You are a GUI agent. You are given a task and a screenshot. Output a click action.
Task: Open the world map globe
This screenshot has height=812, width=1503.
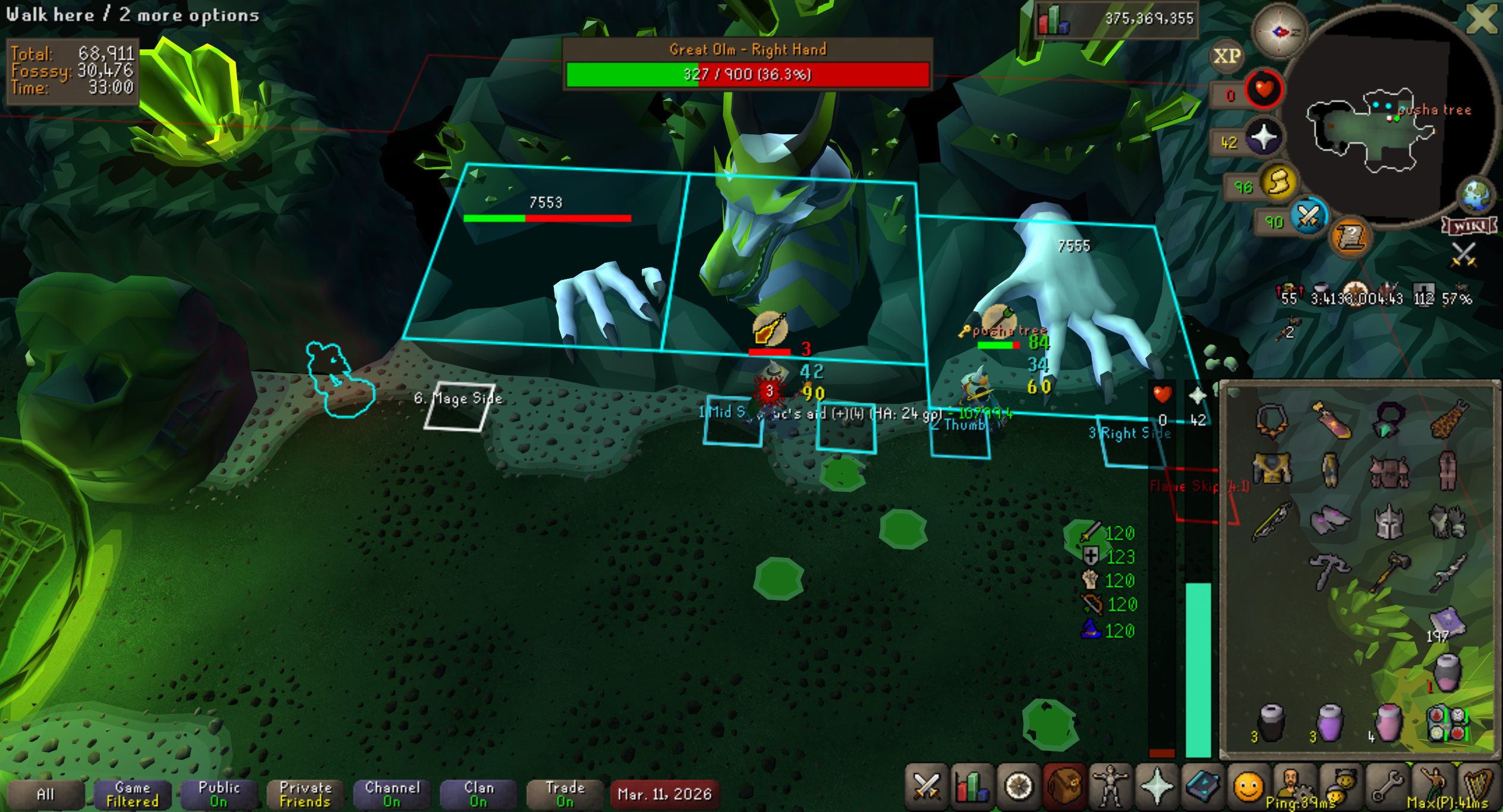1476,196
